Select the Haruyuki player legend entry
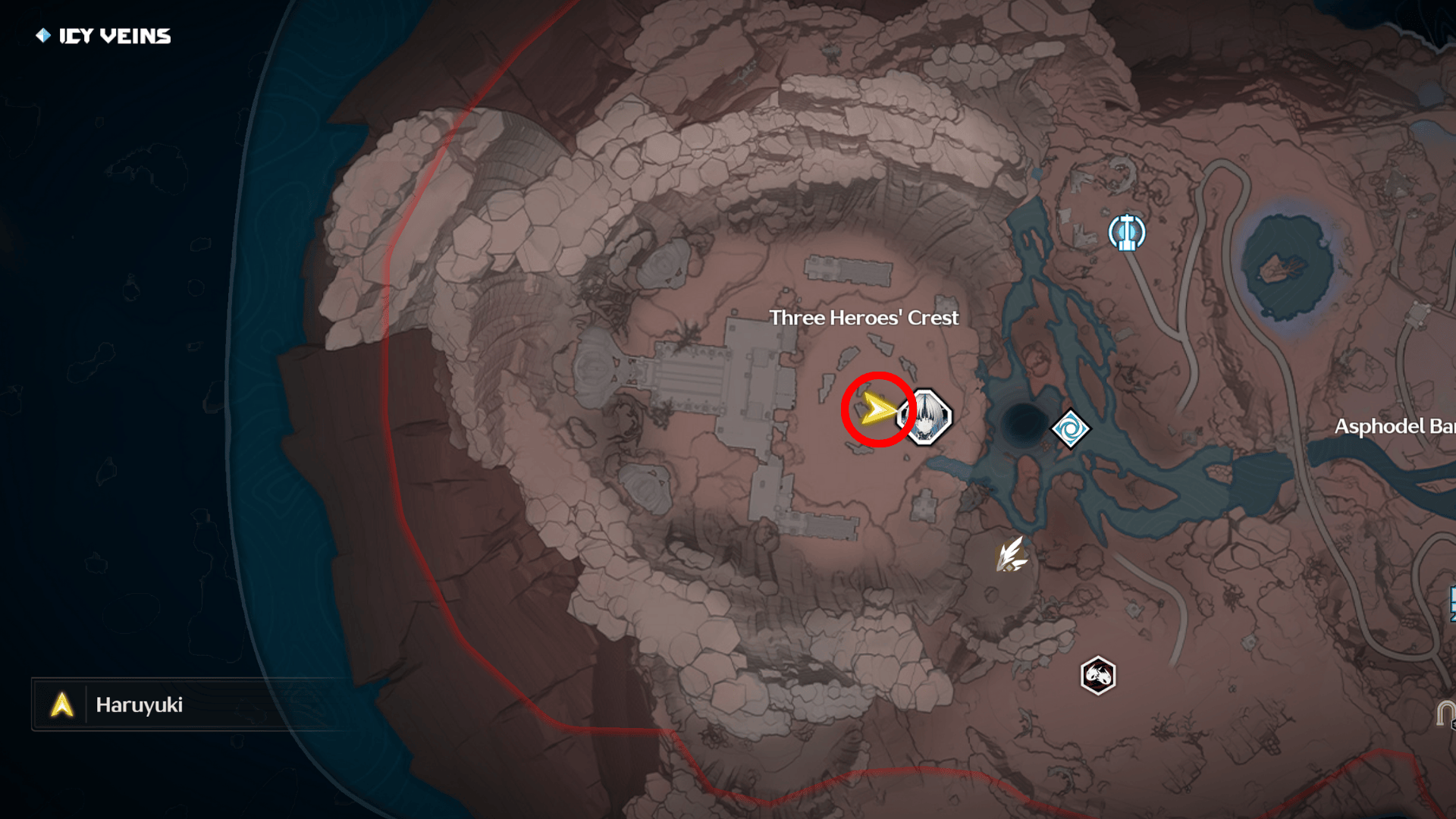Image resolution: width=1456 pixels, height=819 pixels. [138, 705]
